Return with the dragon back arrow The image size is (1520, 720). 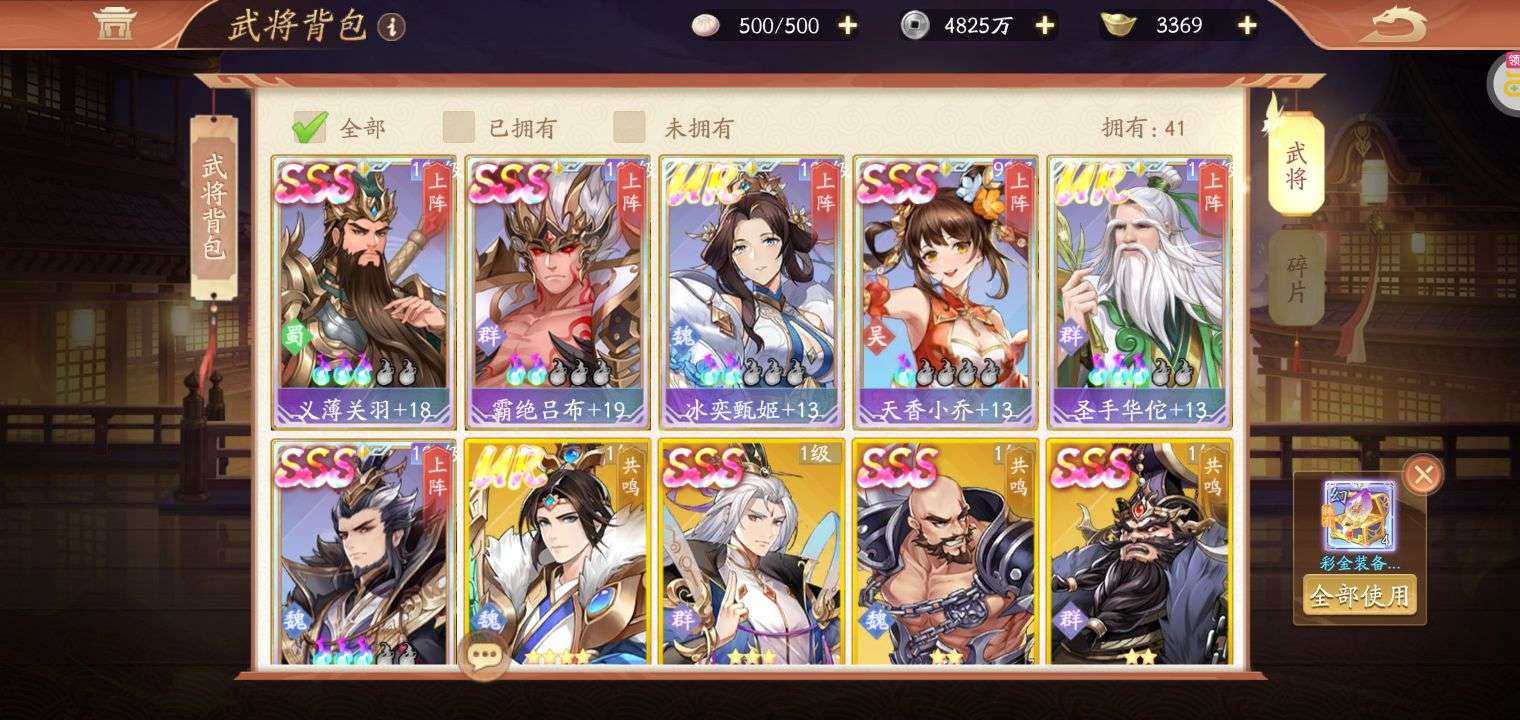(1393, 24)
